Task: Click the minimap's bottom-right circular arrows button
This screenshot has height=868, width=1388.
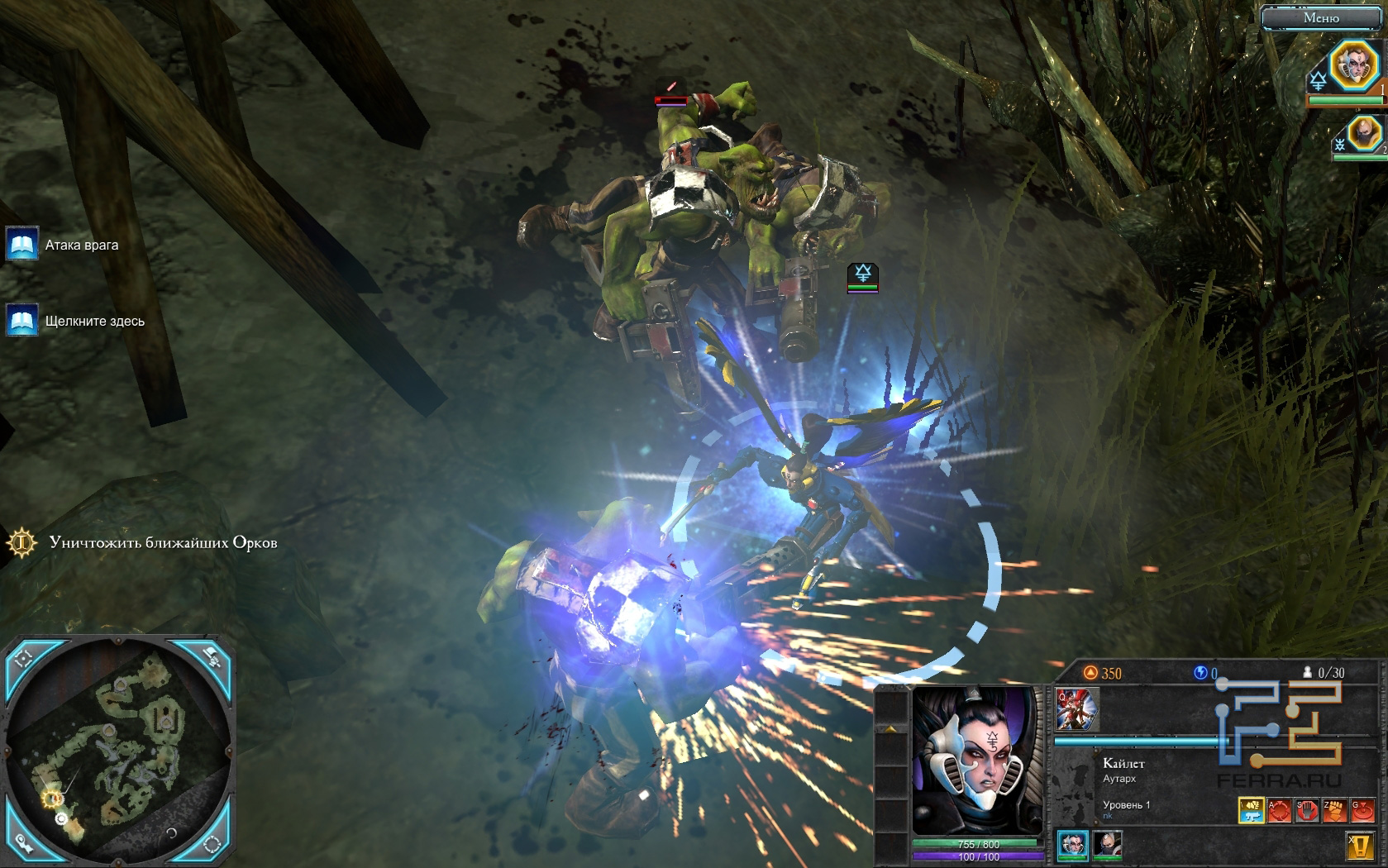Action: pos(212,843)
